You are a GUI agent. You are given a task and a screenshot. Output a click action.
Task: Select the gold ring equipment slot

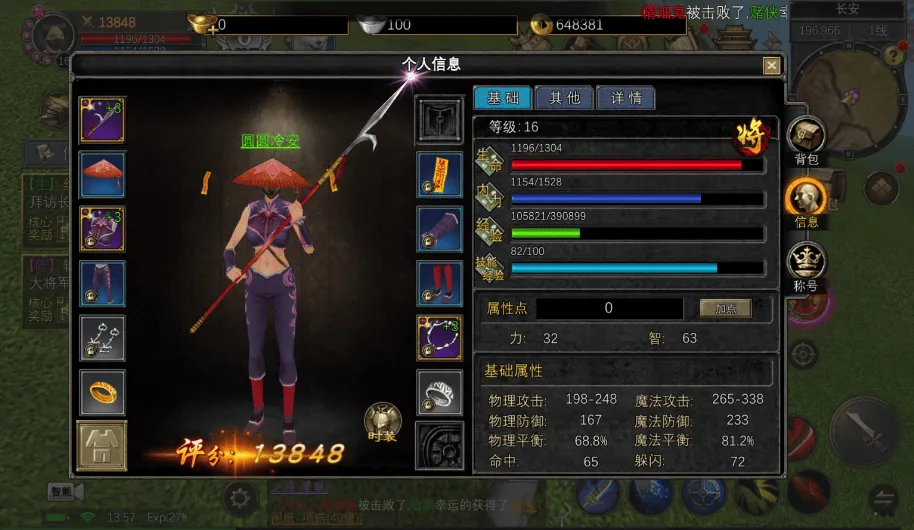pyautogui.click(x=102, y=390)
